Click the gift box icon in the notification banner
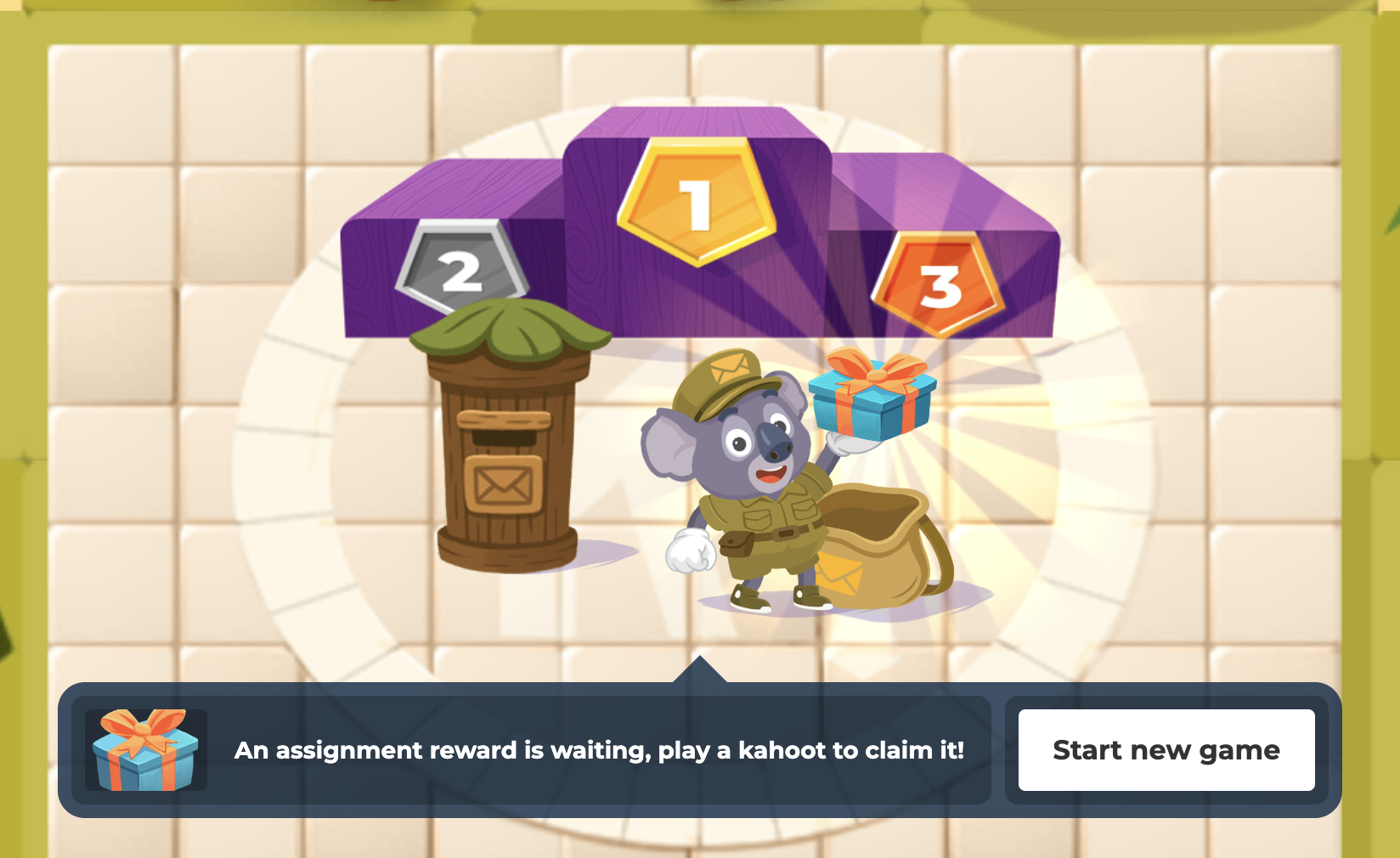1400x858 pixels. pyautogui.click(x=146, y=750)
